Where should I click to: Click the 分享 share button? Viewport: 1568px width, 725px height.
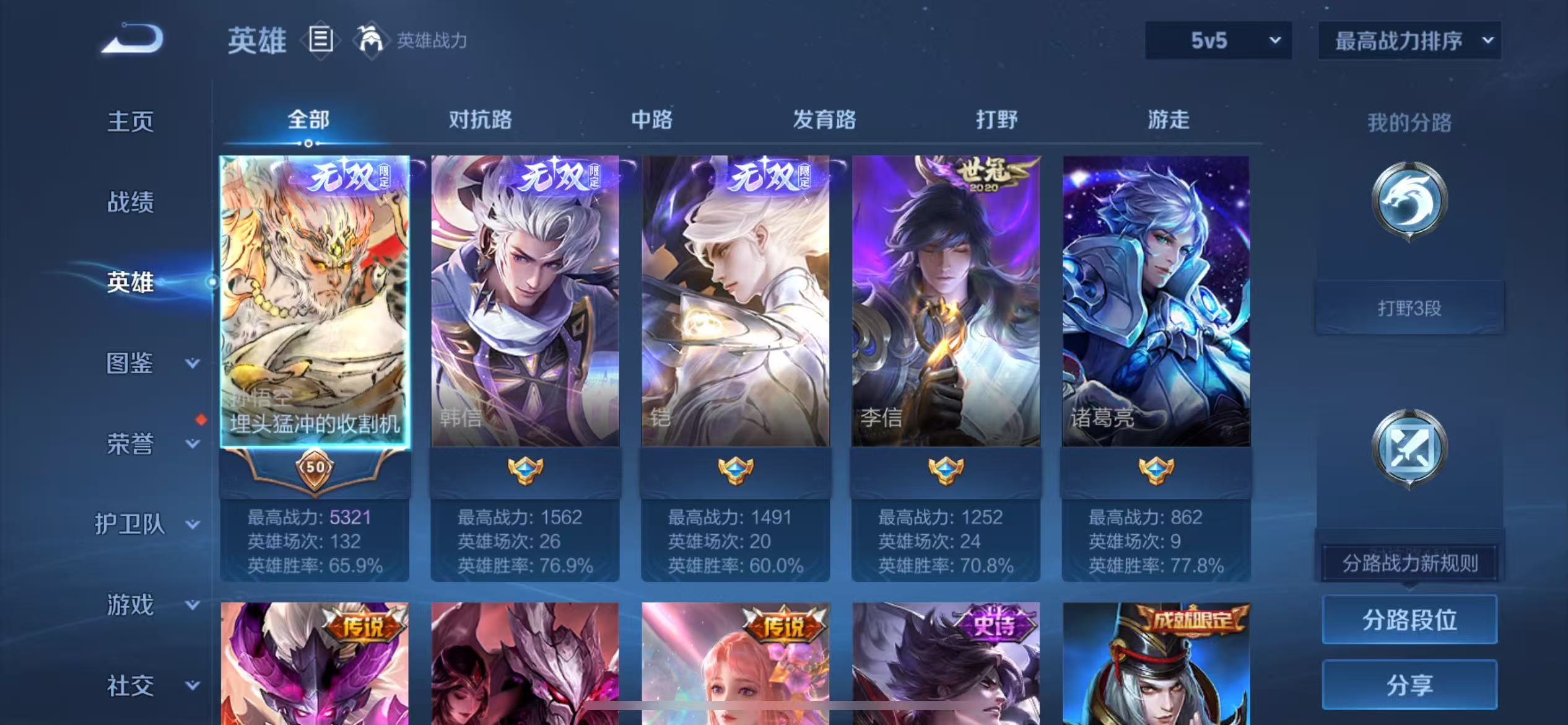(1410, 684)
